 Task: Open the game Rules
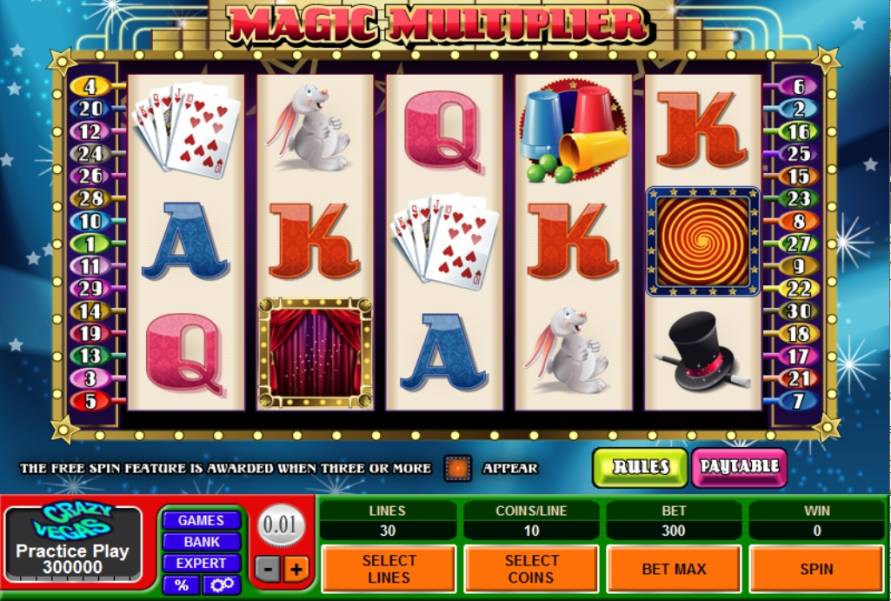point(640,467)
